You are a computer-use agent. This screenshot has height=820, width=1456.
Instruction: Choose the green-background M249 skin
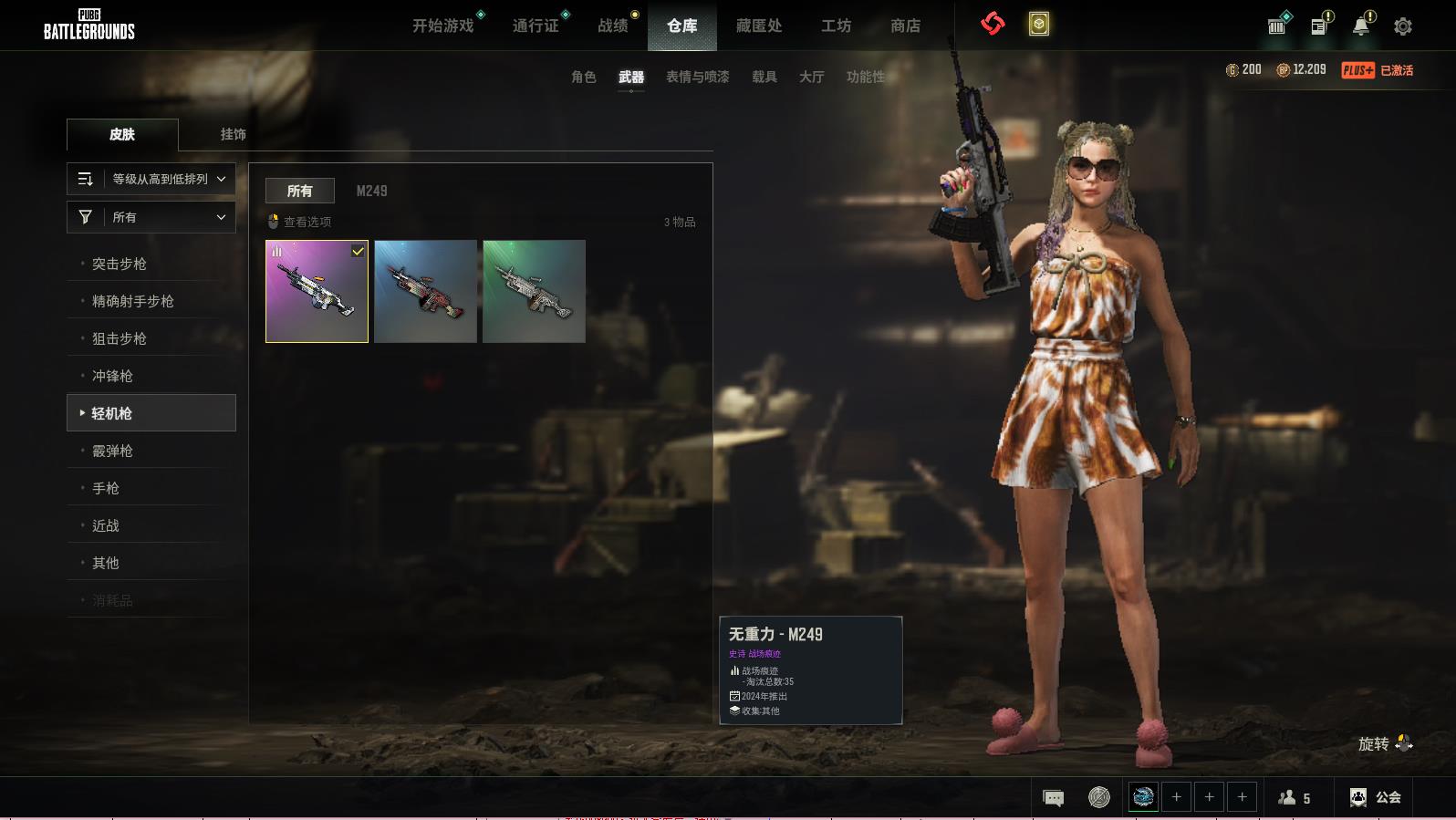(534, 292)
